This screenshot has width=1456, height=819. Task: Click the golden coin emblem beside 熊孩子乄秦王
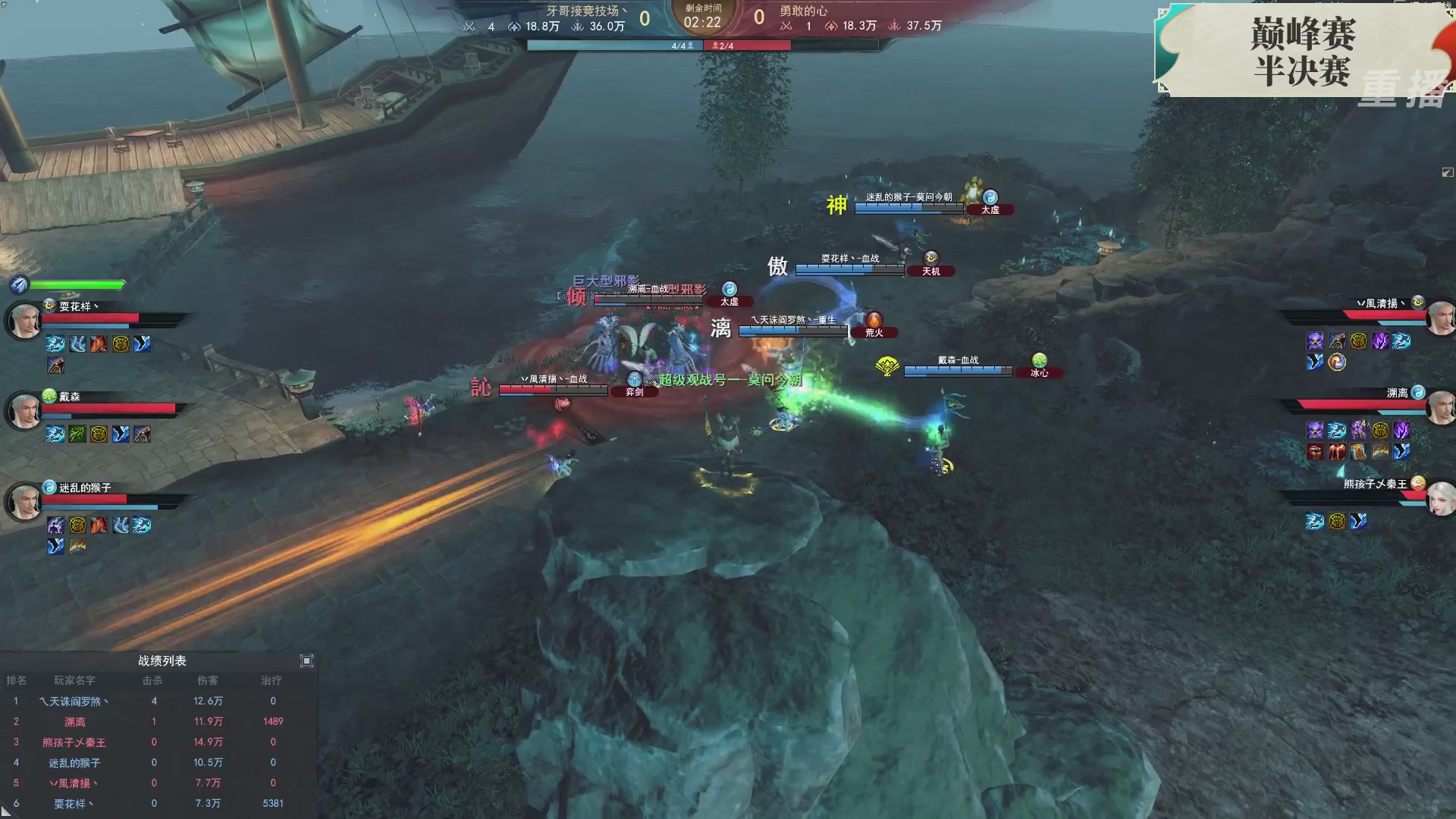click(1419, 483)
